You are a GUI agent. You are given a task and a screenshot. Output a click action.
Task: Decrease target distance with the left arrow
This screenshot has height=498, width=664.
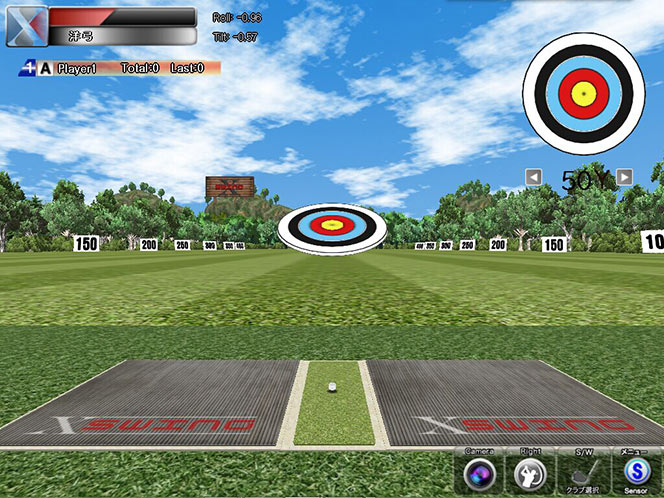[534, 177]
